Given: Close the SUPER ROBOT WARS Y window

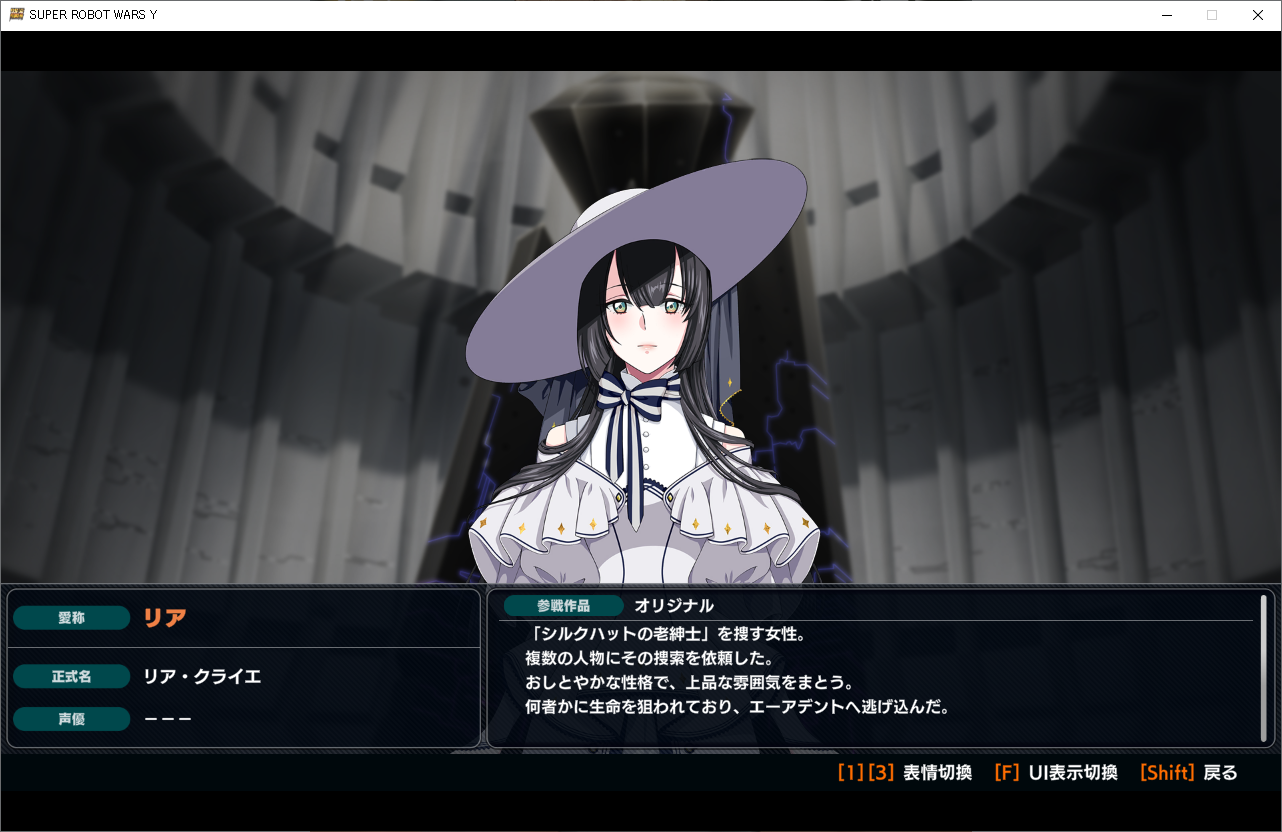Looking at the screenshot, I should [x=1258, y=15].
